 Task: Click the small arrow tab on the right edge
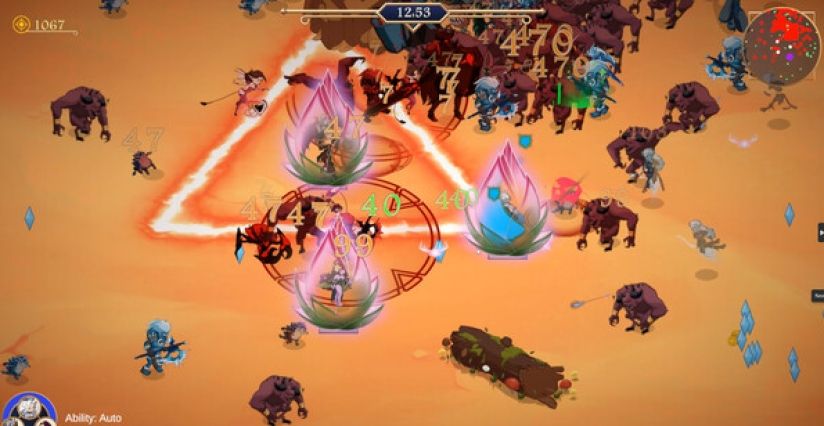[x=819, y=232]
